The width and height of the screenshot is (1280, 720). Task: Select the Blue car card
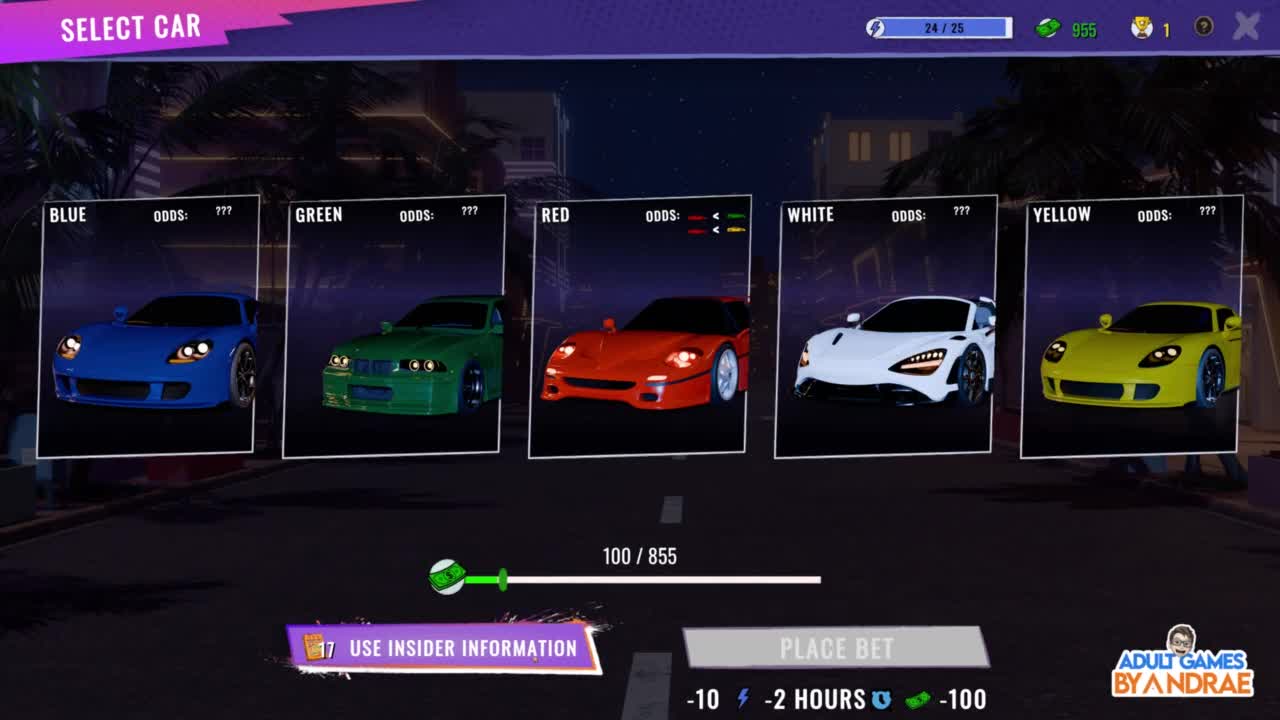click(148, 326)
